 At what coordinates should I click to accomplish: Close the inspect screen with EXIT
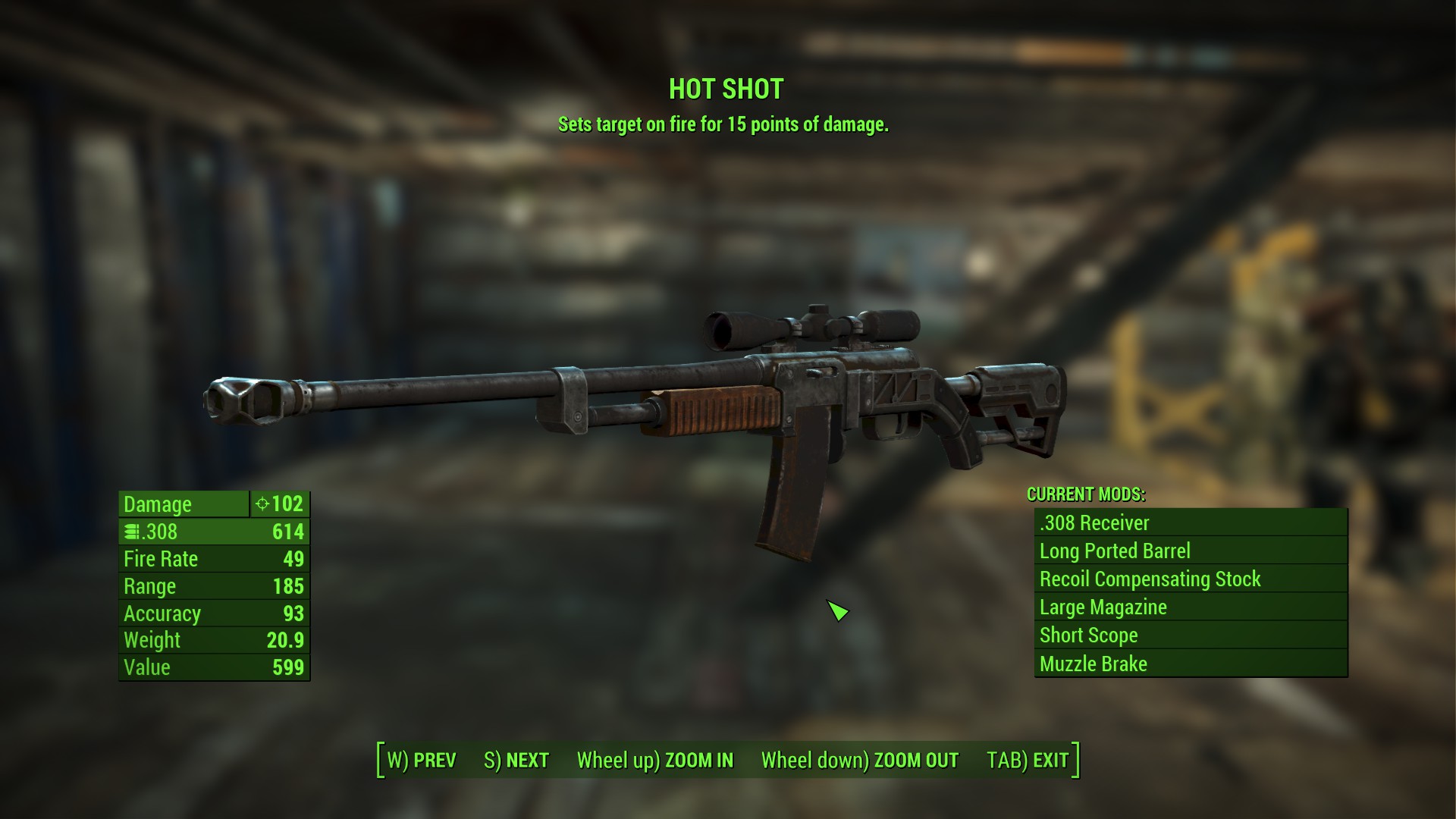pyautogui.click(x=1028, y=760)
